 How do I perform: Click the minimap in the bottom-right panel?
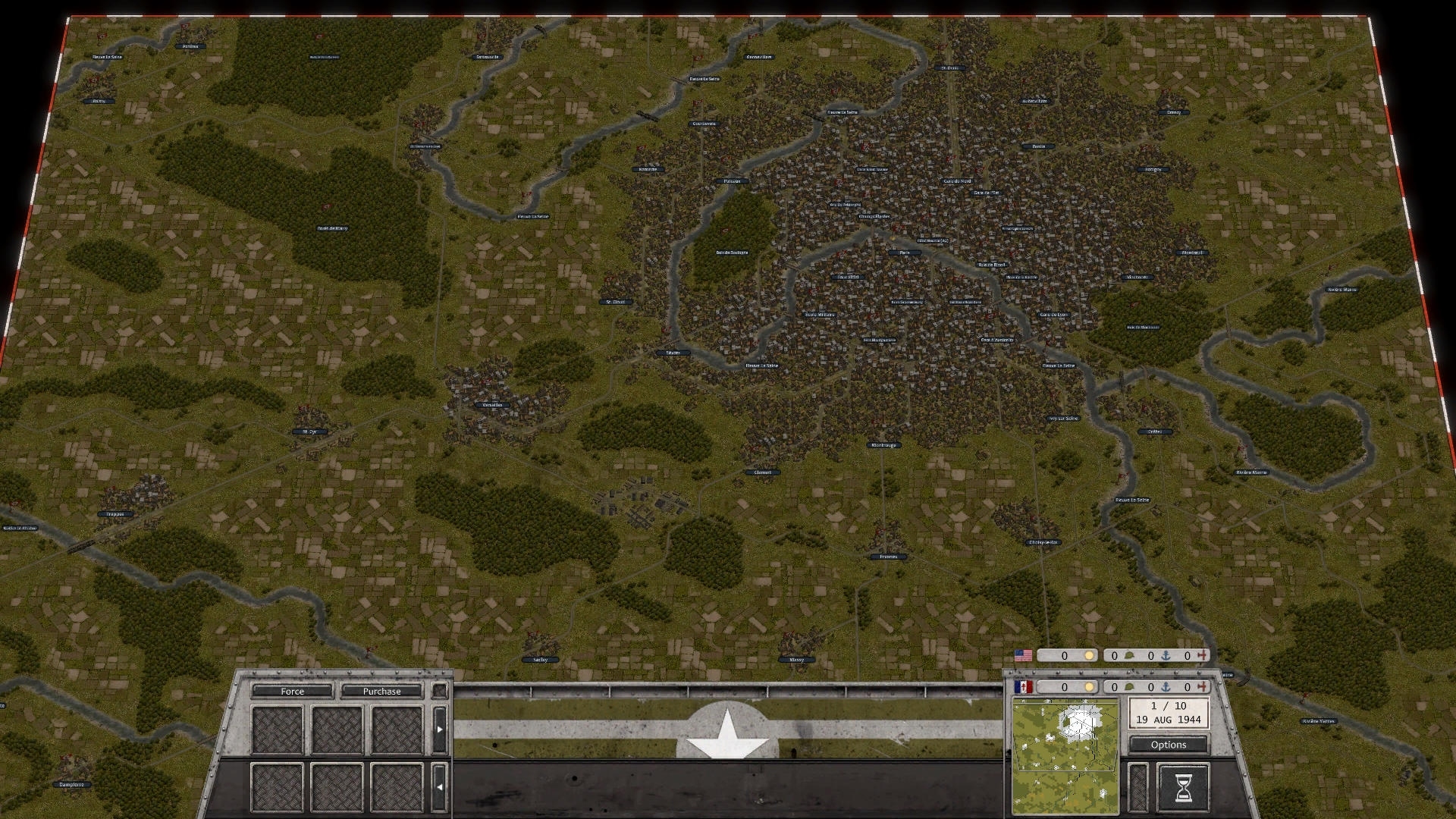point(1065,751)
